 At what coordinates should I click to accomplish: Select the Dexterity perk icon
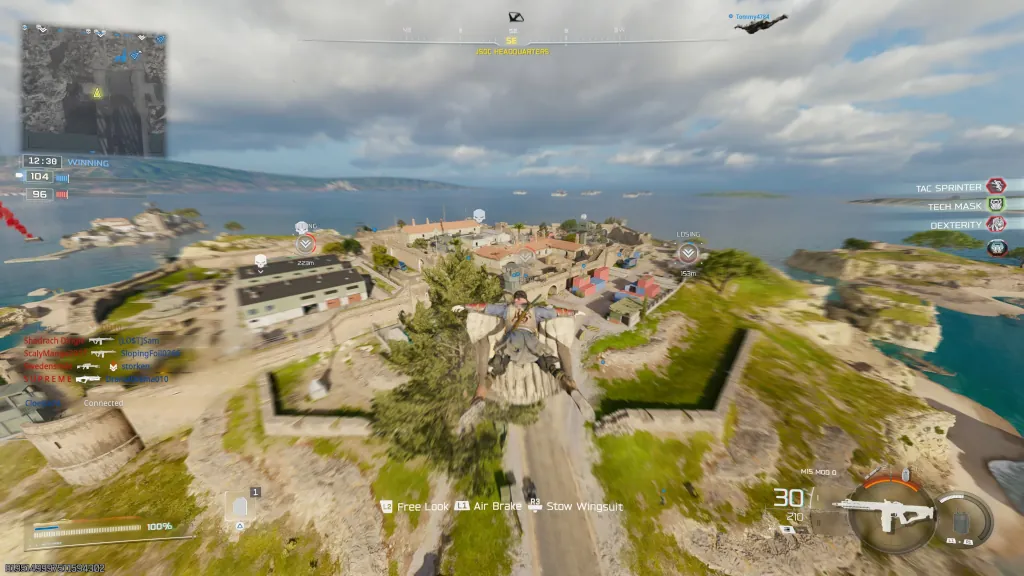tap(996, 226)
